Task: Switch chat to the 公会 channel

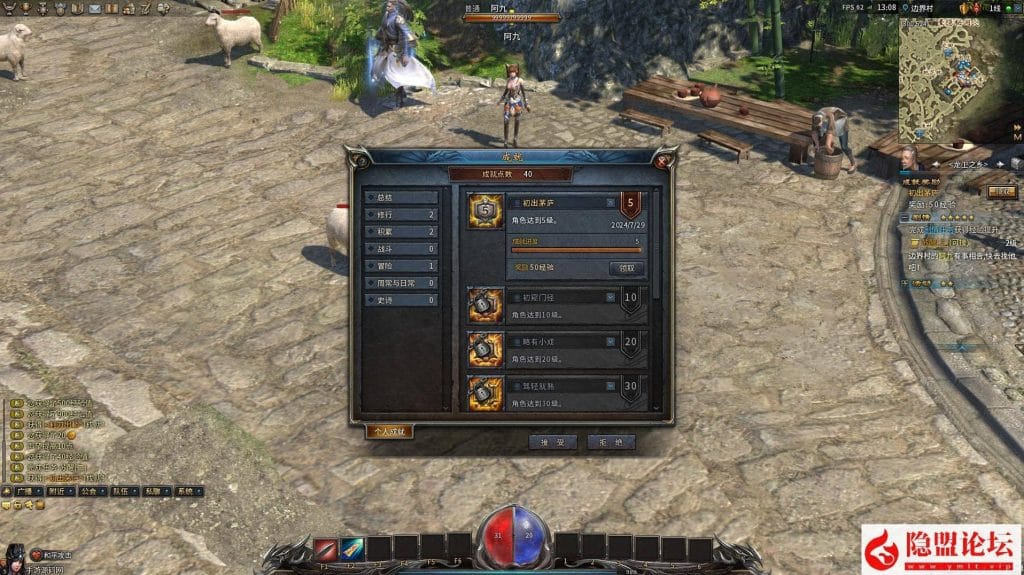Action: tap(88, 492)
